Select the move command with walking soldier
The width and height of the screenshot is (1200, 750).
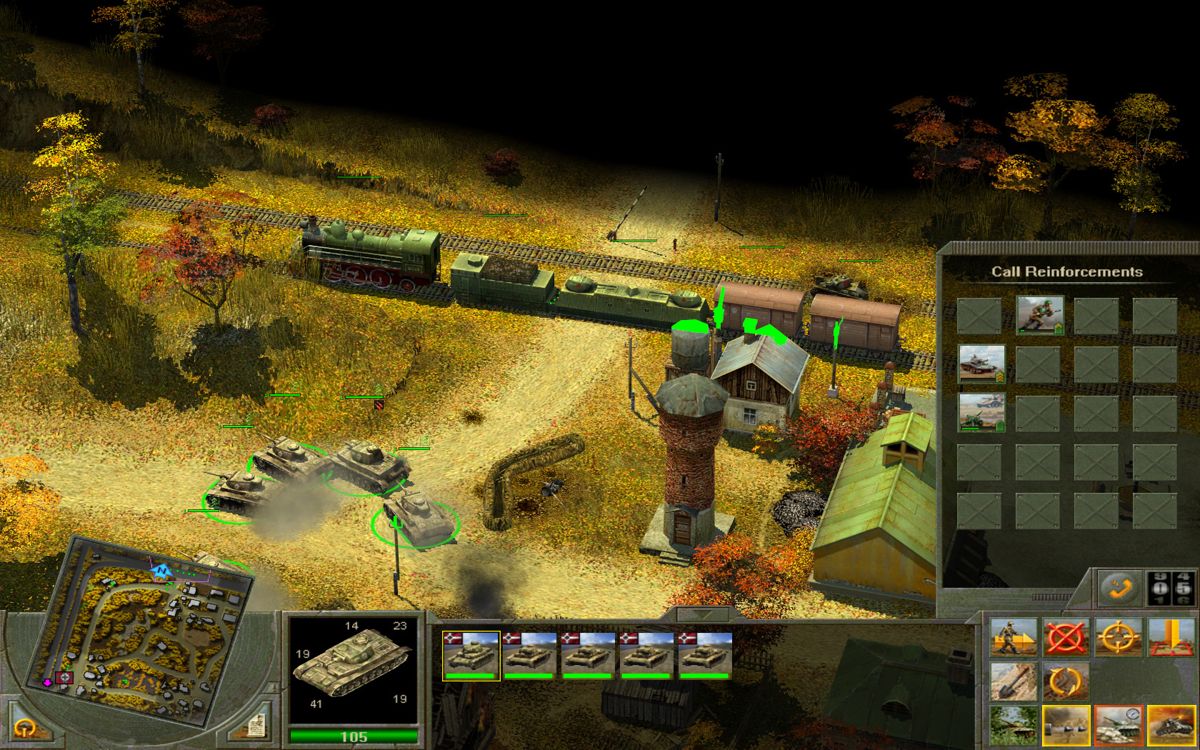[1012, 637]
